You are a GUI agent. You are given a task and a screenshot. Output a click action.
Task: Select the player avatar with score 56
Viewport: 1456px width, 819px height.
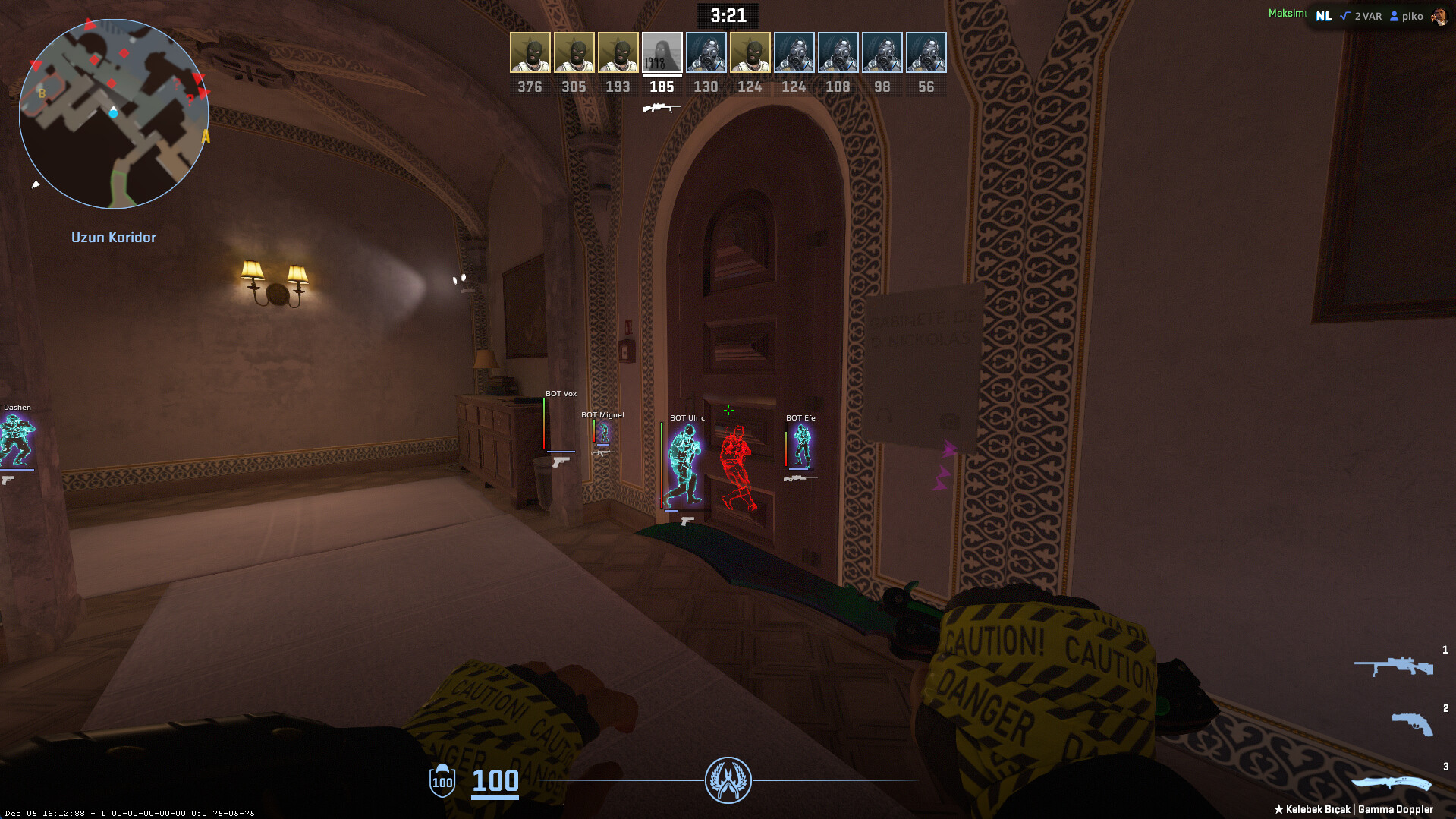pos(926,52)
